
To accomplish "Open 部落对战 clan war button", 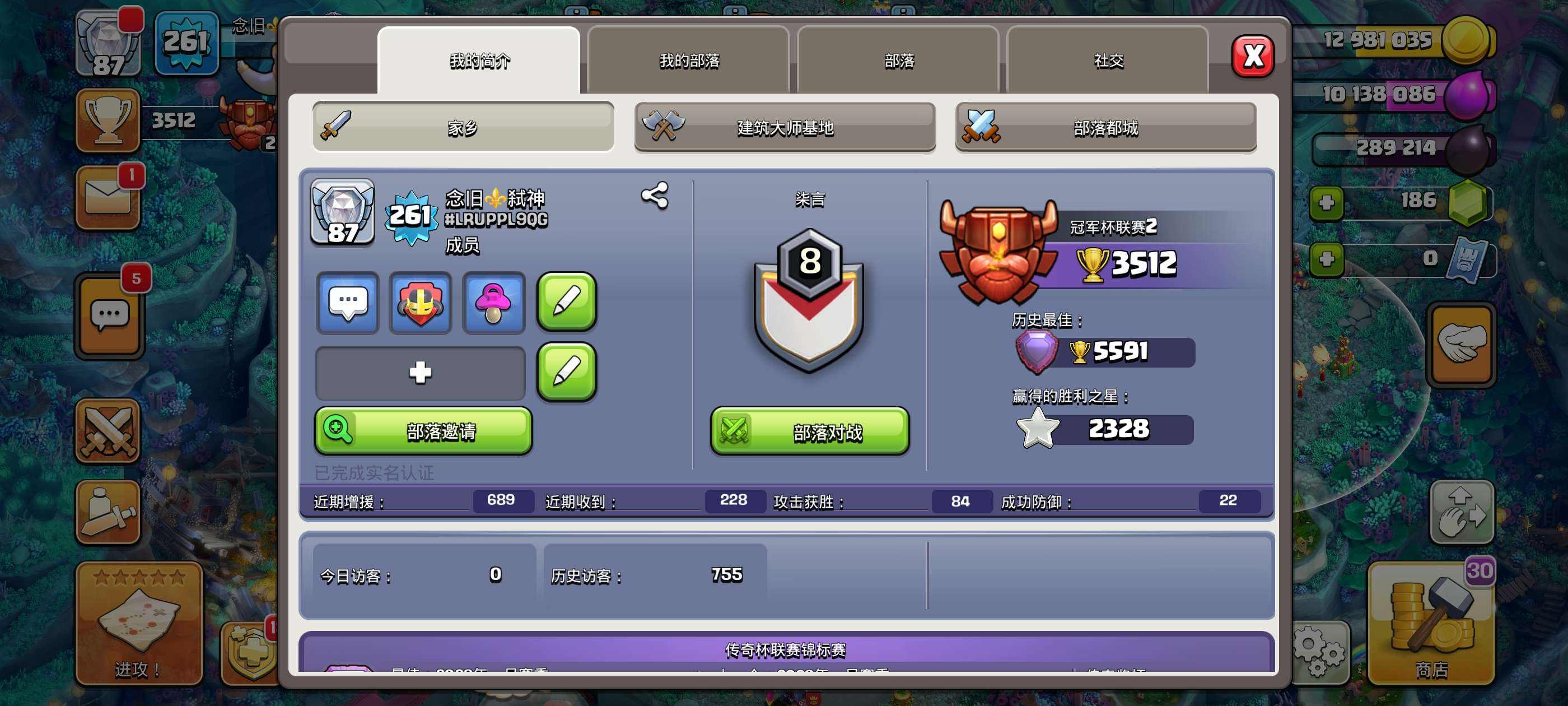I will [810, 431].
